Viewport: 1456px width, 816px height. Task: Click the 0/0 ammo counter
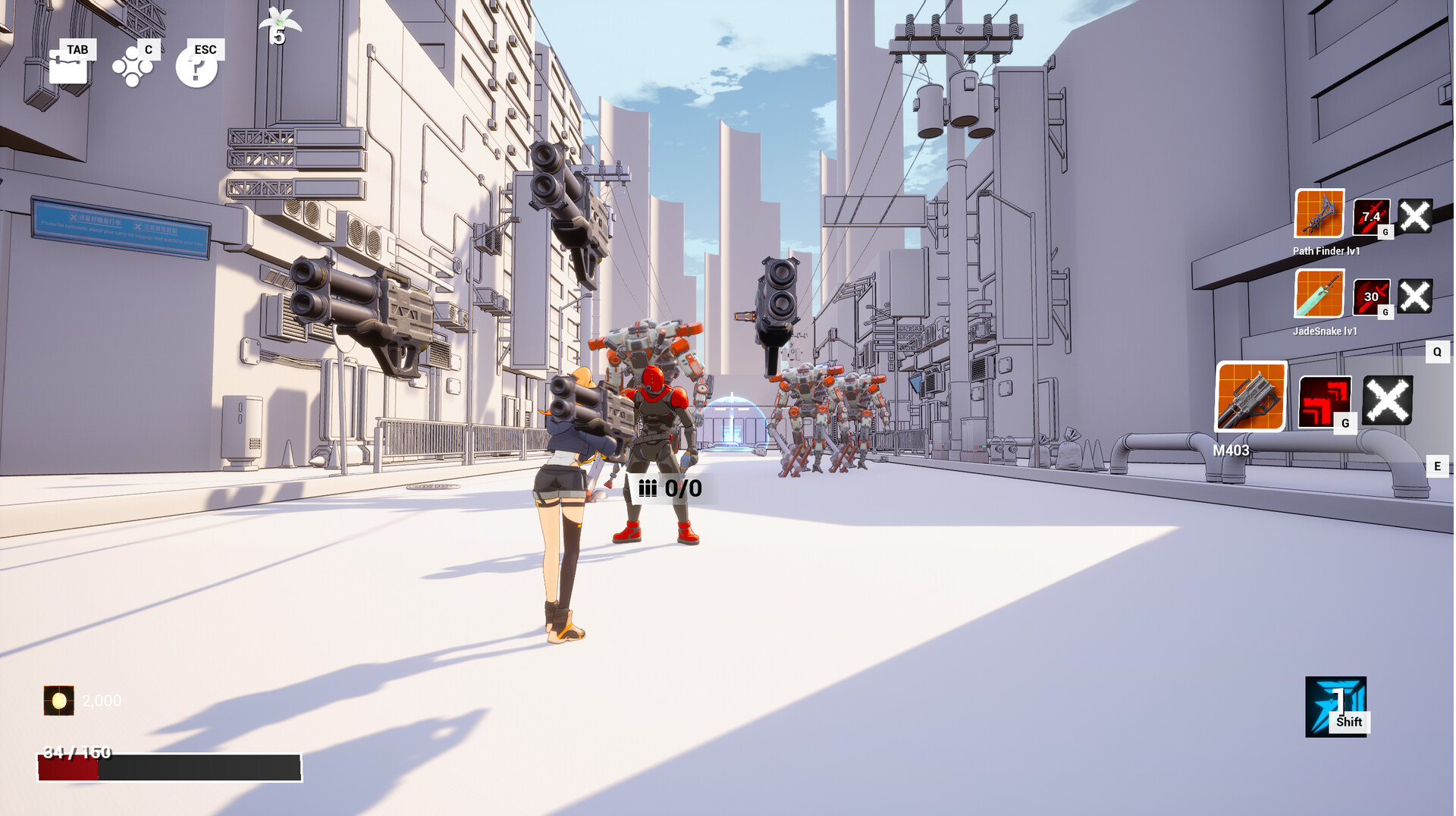tap(672, 490)
